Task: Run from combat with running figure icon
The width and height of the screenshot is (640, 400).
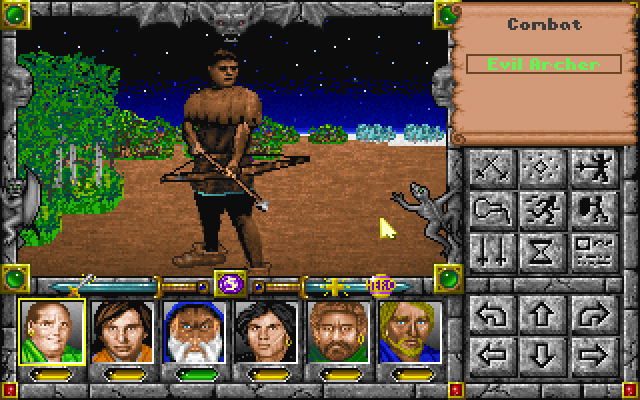Action: click(541, 208)
